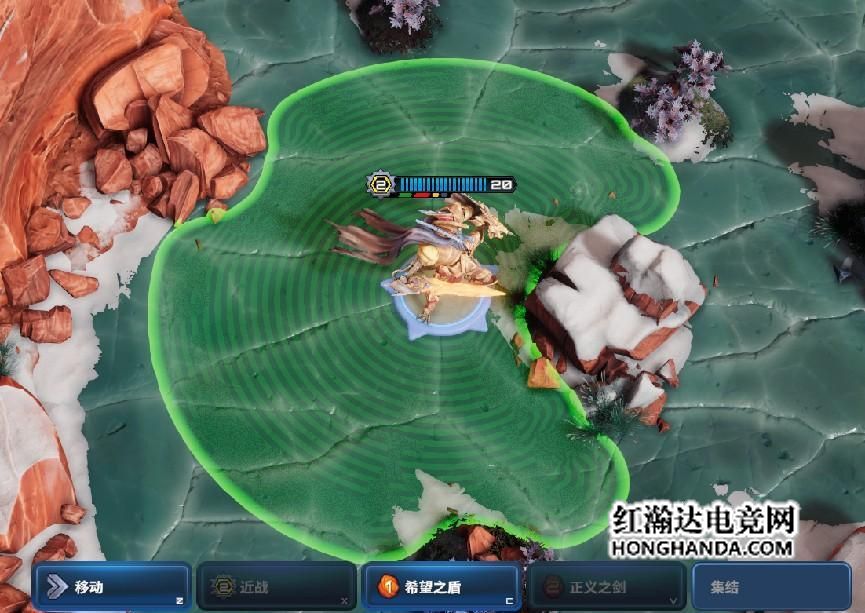Select the 移动 (Move) command button
This screenshot has height=613, width=865.
pyautogui.click(x=110, y=587)
